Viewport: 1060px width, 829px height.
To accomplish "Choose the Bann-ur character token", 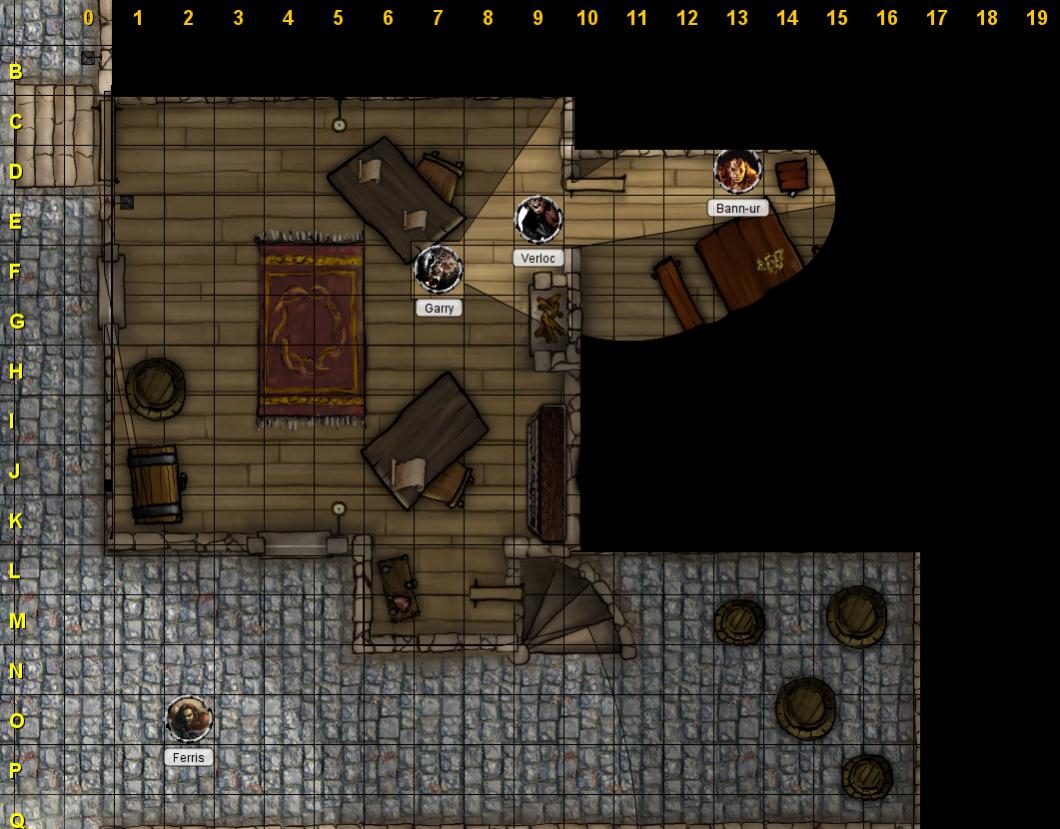I will coord(738,171).
